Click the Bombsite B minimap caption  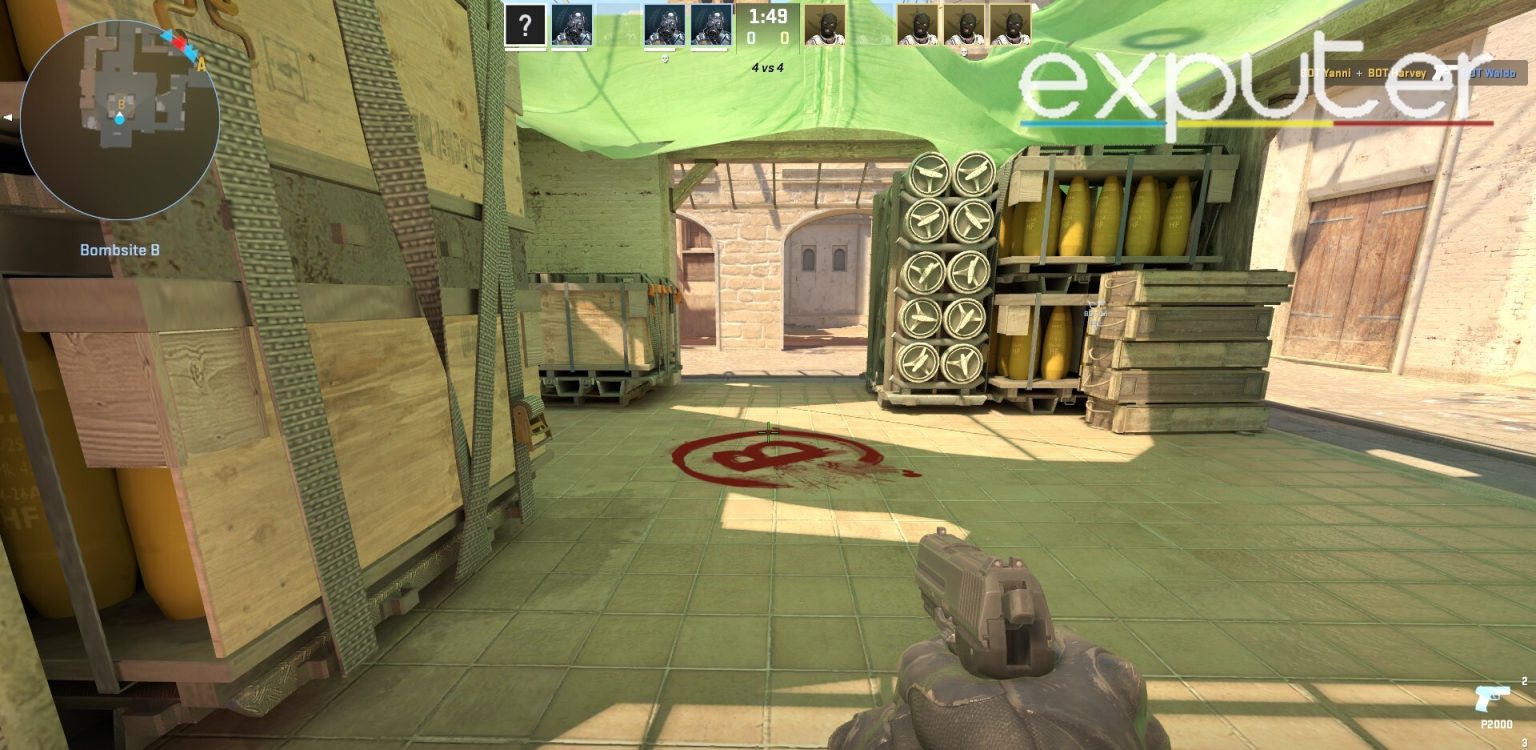click(121, 249)
